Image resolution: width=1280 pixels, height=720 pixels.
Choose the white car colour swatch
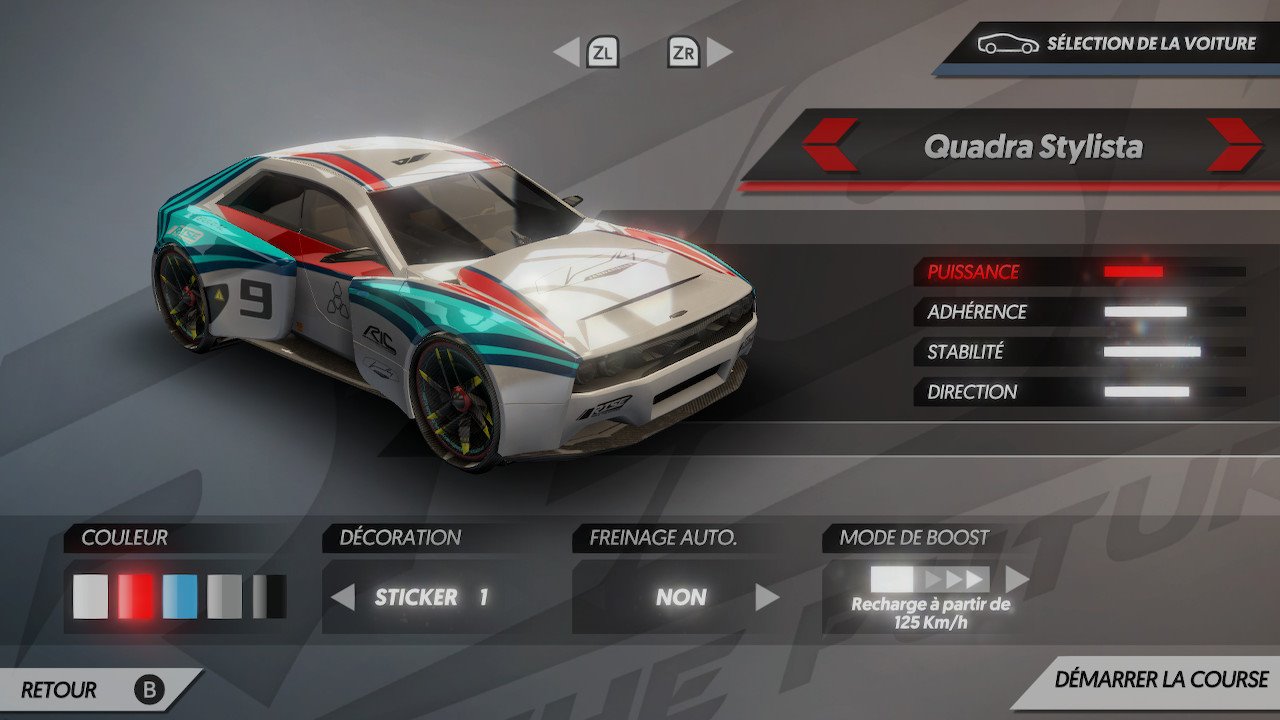[x=90, y=597]
